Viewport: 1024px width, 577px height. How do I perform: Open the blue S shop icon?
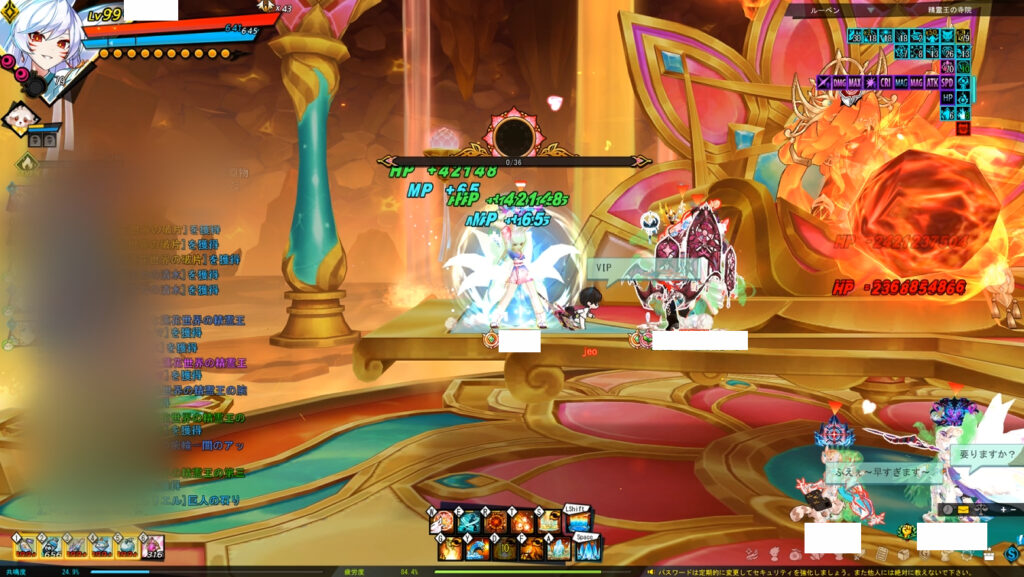(1014, 552)
